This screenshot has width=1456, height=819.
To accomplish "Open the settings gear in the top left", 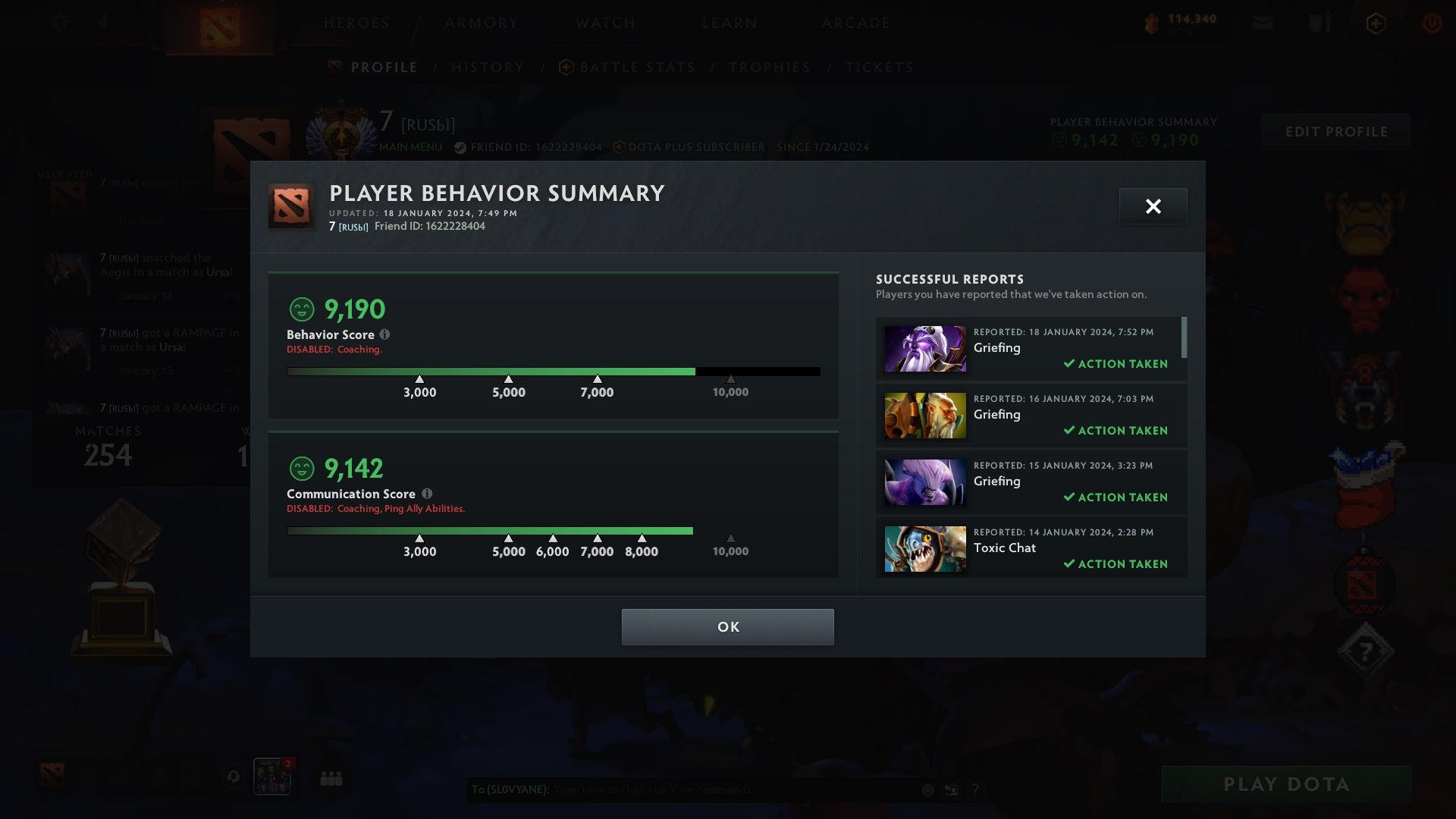I will tap(59, 23).
